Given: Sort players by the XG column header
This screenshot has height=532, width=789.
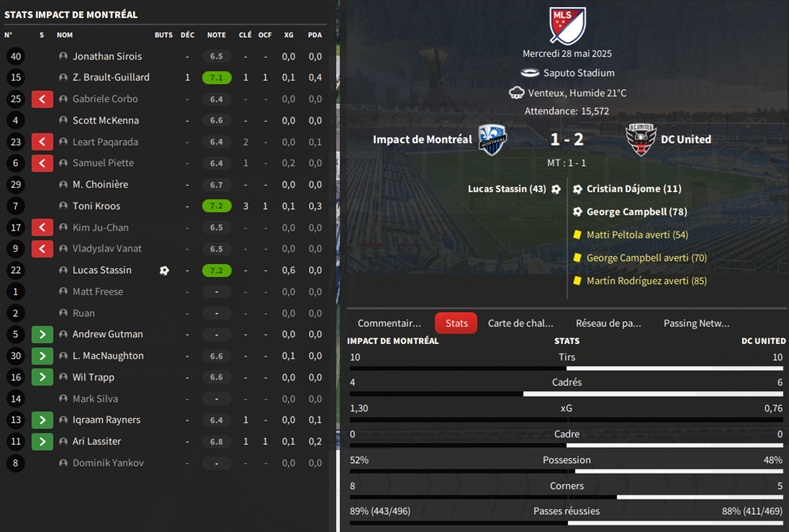Looking at the screenshot, I should (289, 35).
